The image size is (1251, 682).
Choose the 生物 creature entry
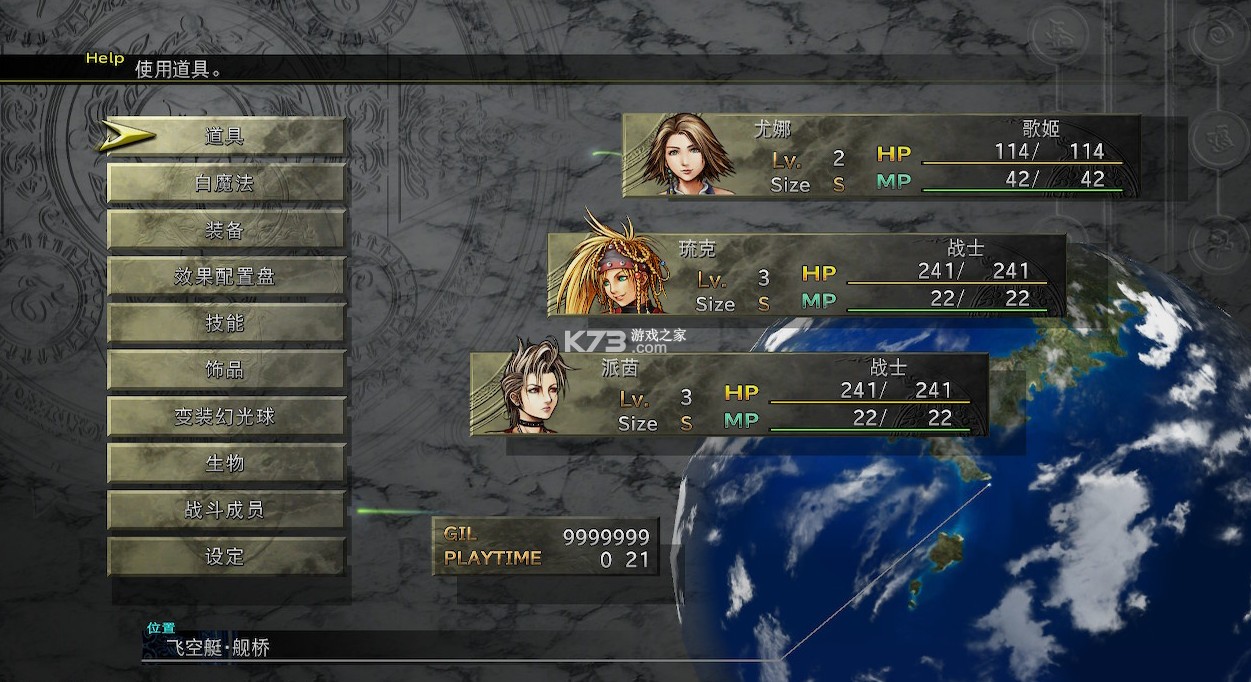point(225,463)
